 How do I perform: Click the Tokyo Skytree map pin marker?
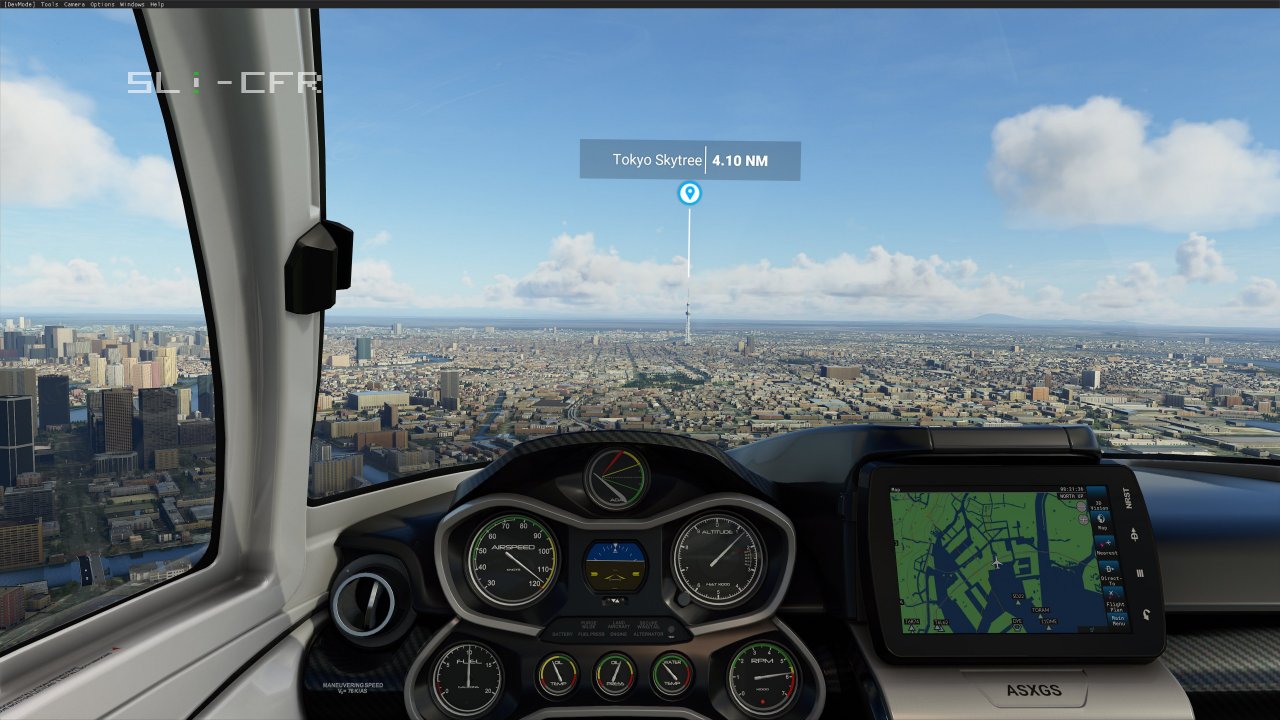click(x=689, y=194)
